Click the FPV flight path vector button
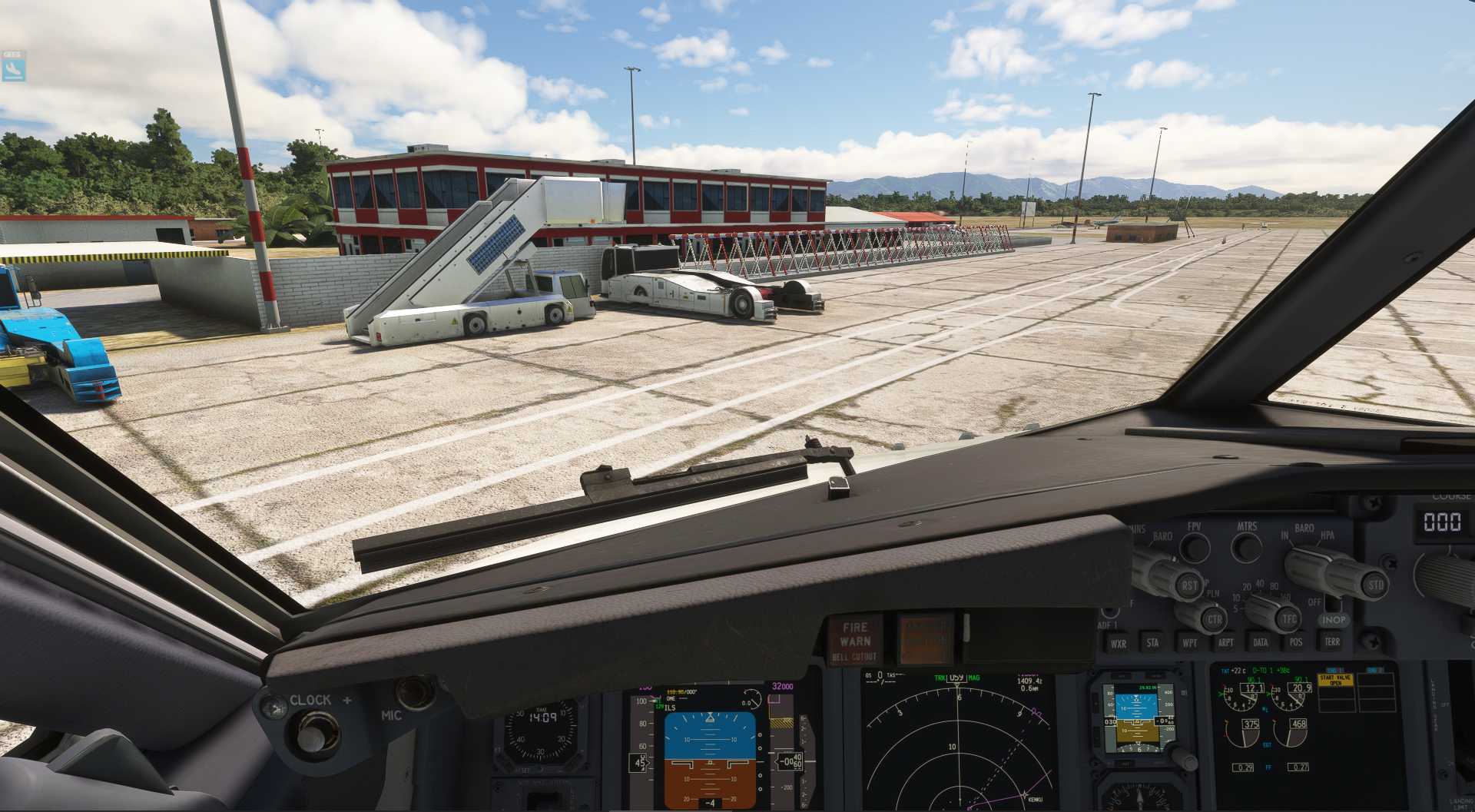This screenshot has width=1475, height=812. click(1195, 547)
